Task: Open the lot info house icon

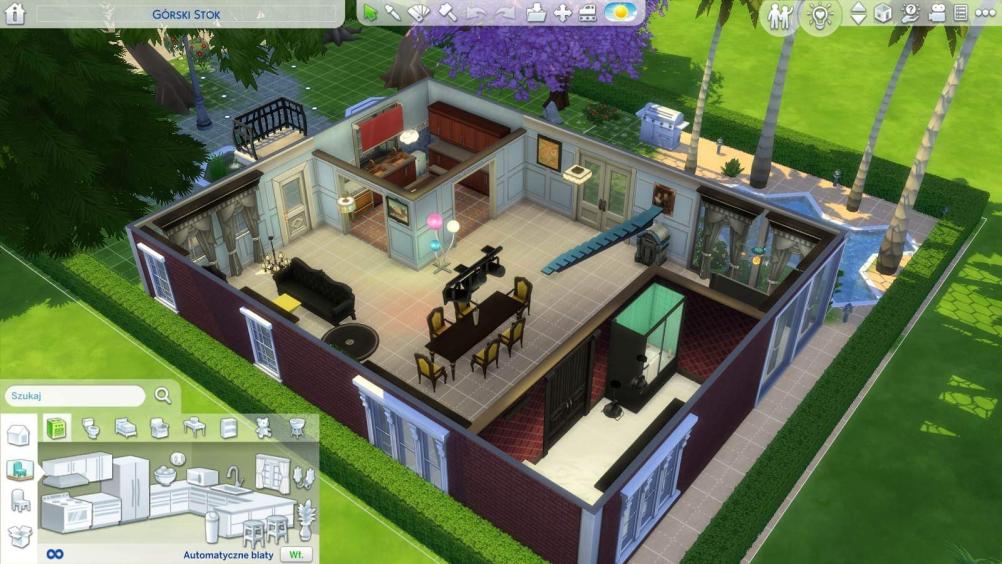Action: point(16,14)
